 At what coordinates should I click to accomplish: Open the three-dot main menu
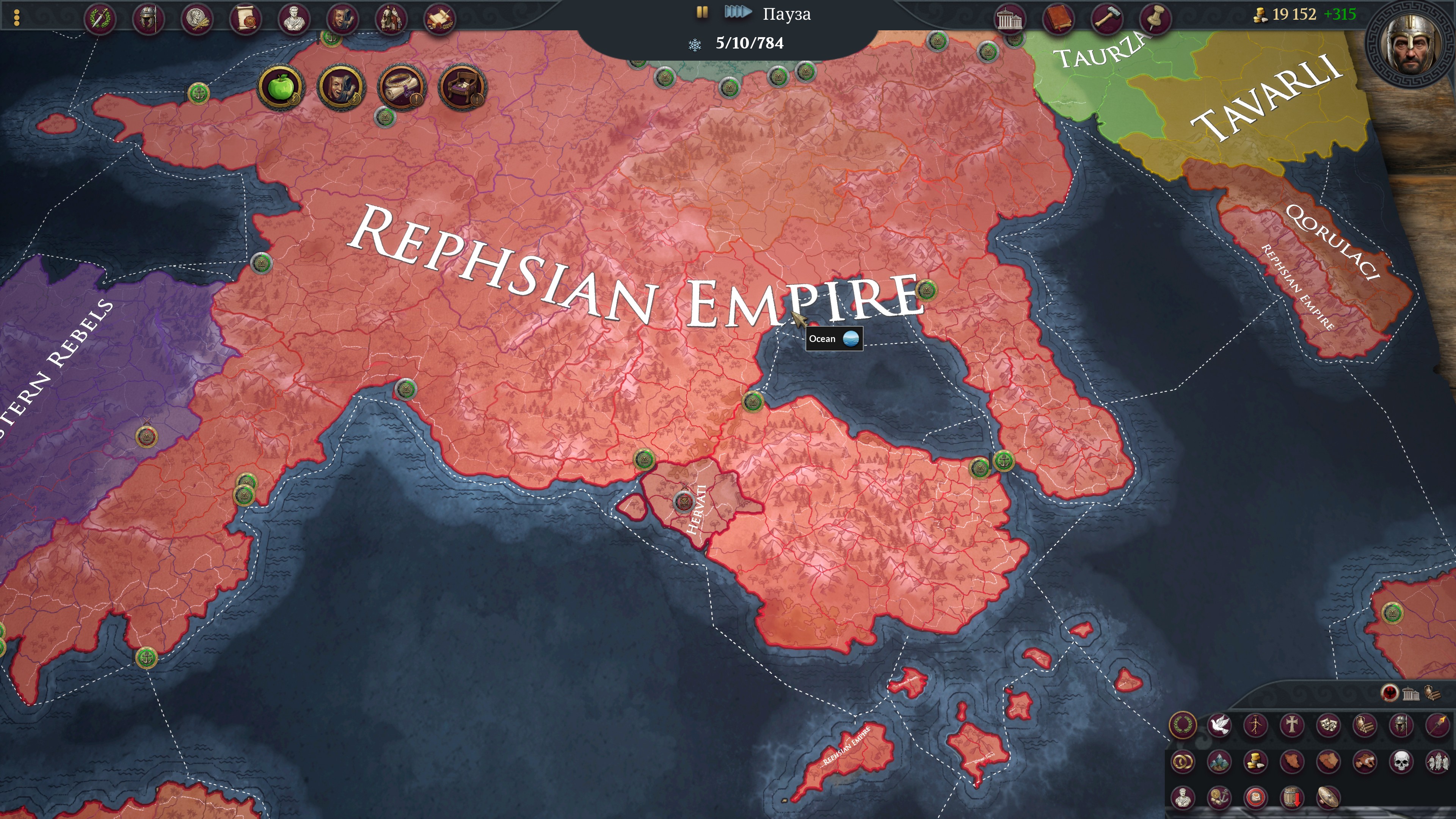tap(16, 17)
